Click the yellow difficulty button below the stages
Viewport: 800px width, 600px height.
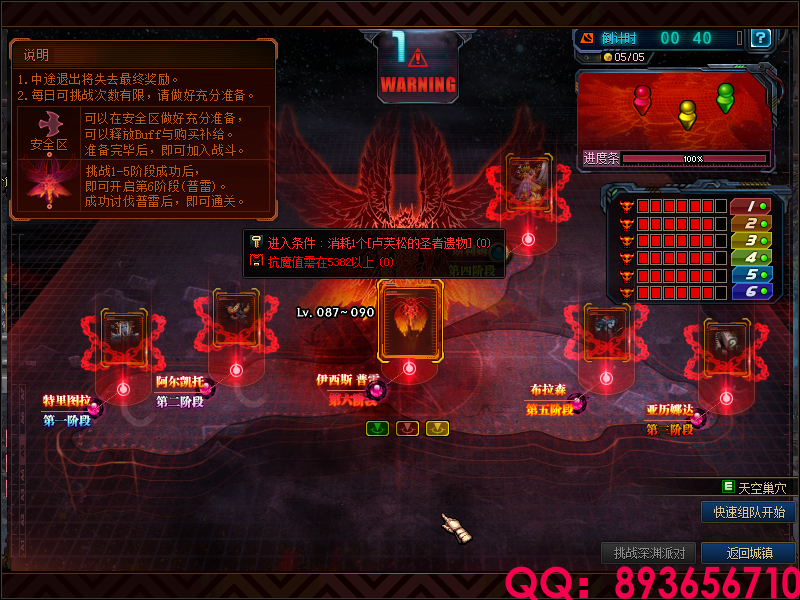(x=437, y=428)
